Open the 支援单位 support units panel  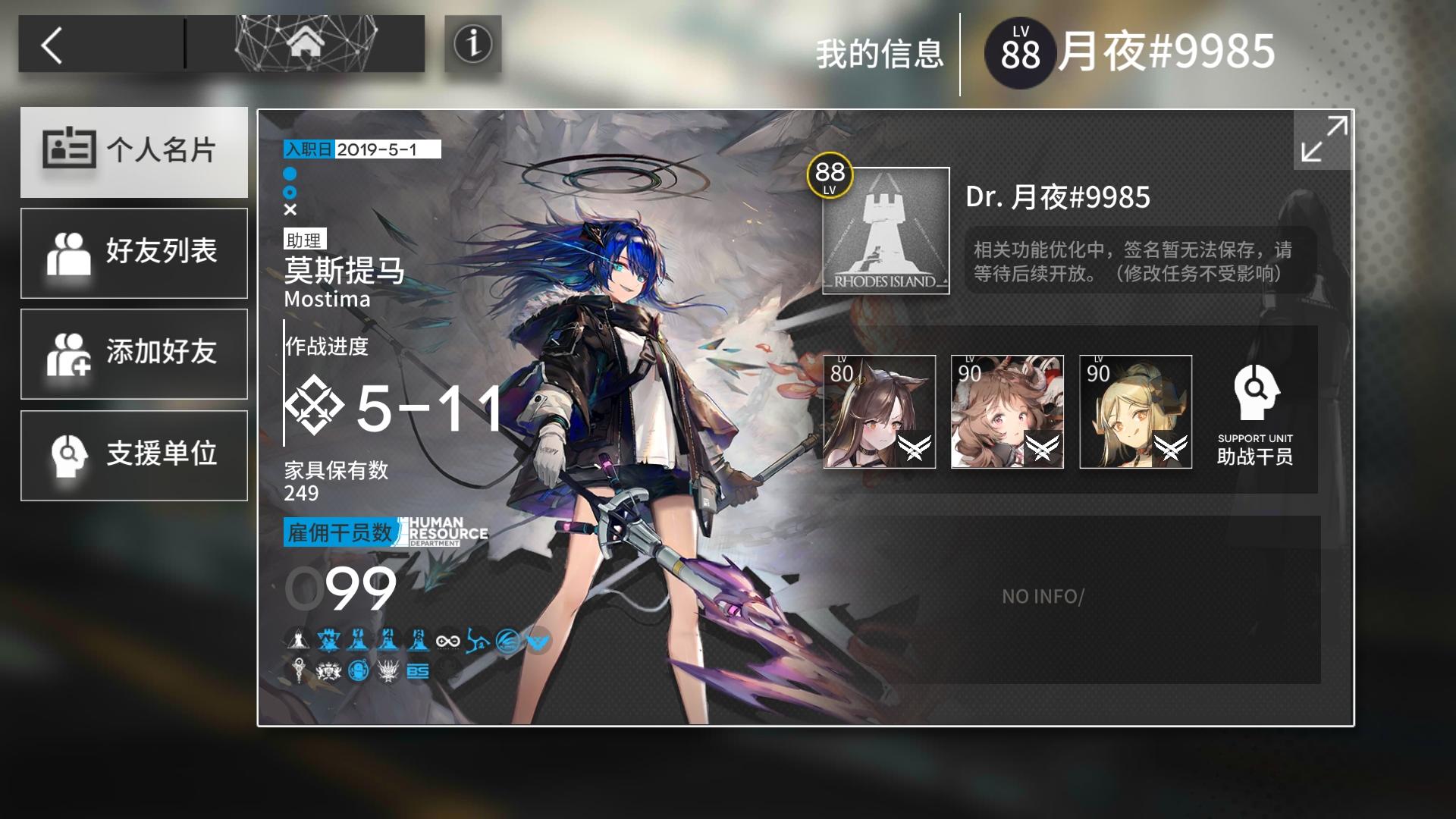134,455
